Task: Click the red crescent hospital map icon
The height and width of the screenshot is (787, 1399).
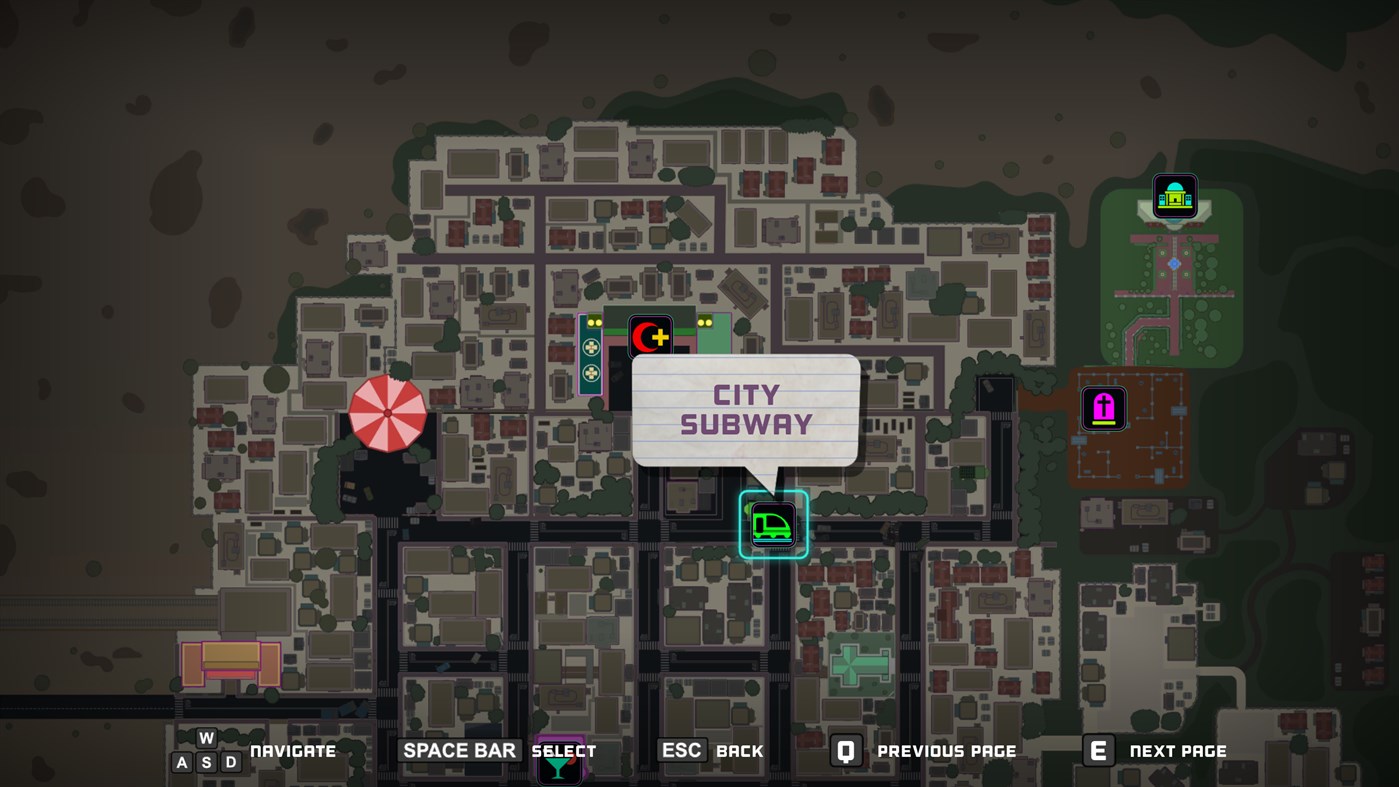Action: pos(650,337)
